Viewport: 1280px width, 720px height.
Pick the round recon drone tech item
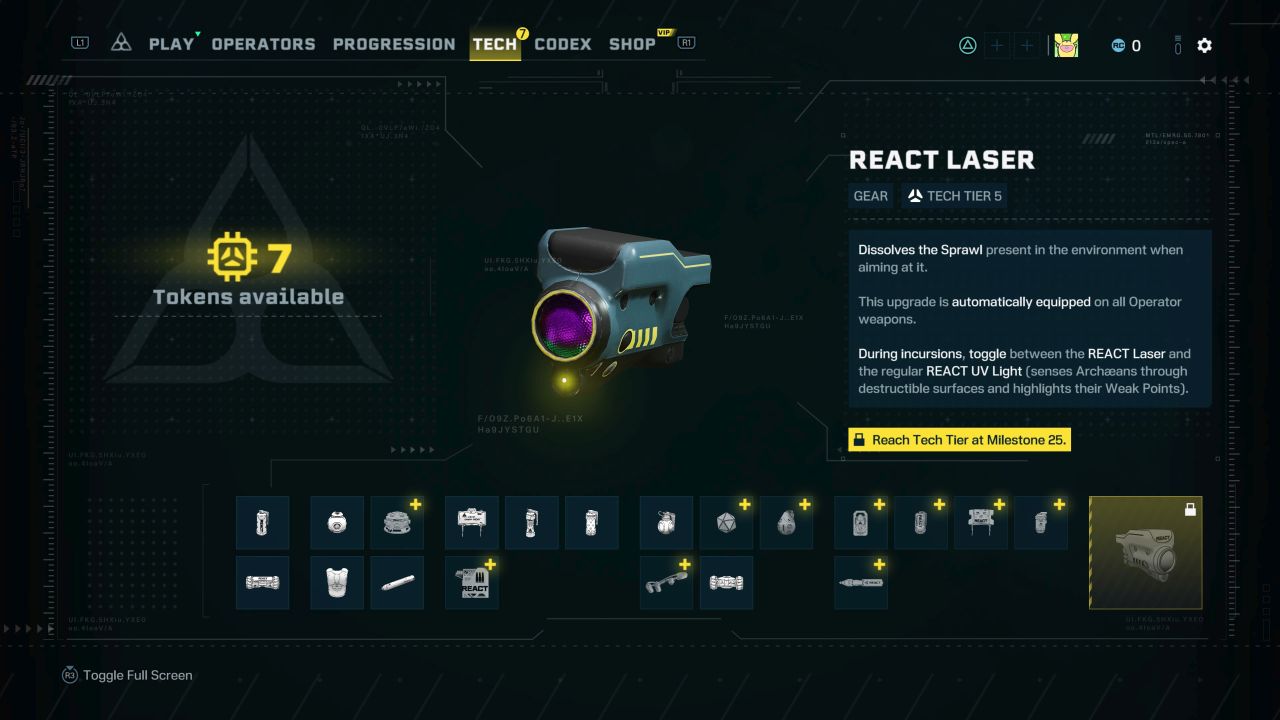pos(337,522)
